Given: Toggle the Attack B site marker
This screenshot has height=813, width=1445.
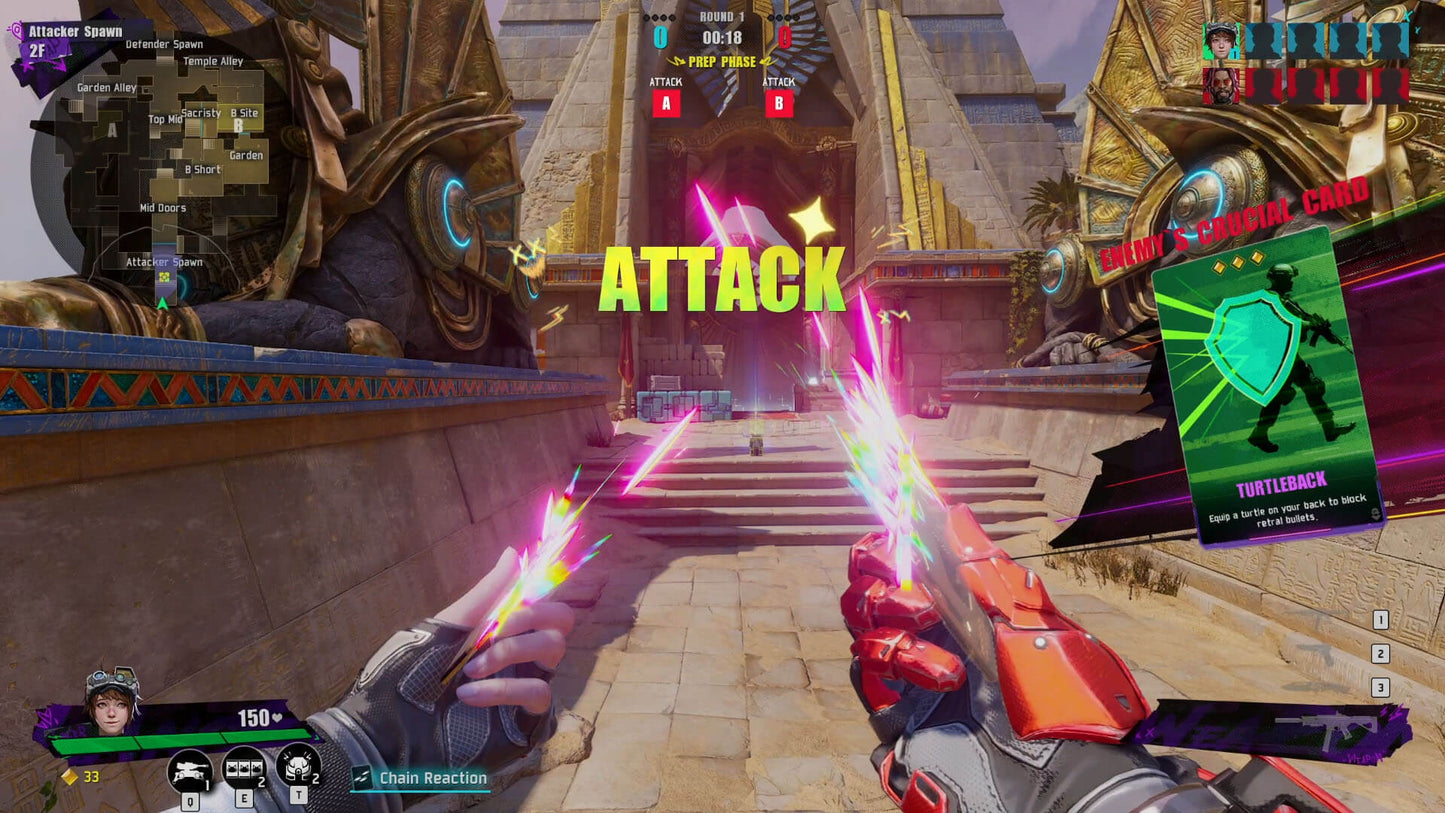Looking at the screenshot, I should click(x=778, y=102).
